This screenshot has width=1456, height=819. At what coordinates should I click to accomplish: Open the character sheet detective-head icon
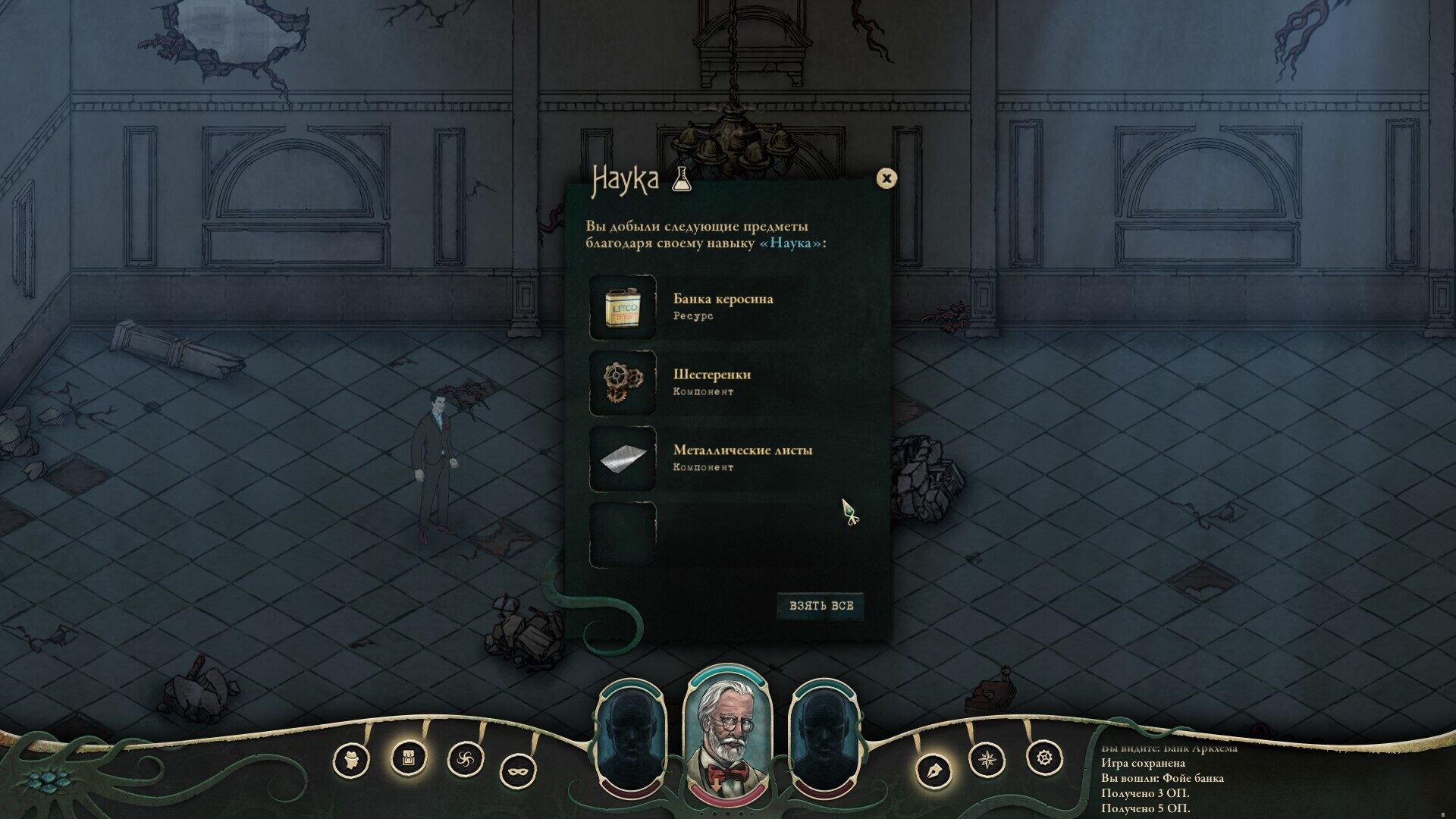pos(351,760)
